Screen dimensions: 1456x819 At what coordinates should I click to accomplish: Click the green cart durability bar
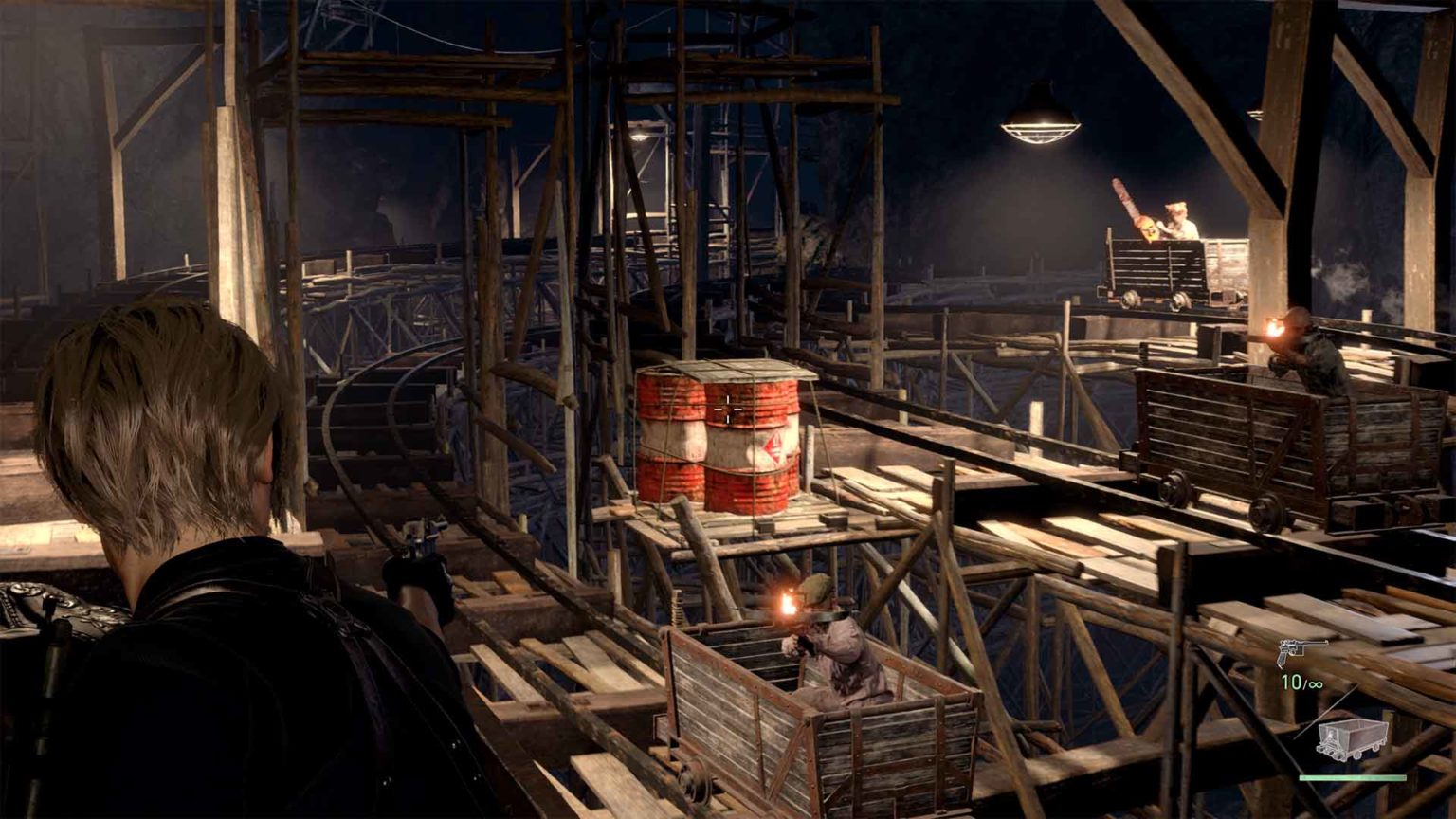1353,777
